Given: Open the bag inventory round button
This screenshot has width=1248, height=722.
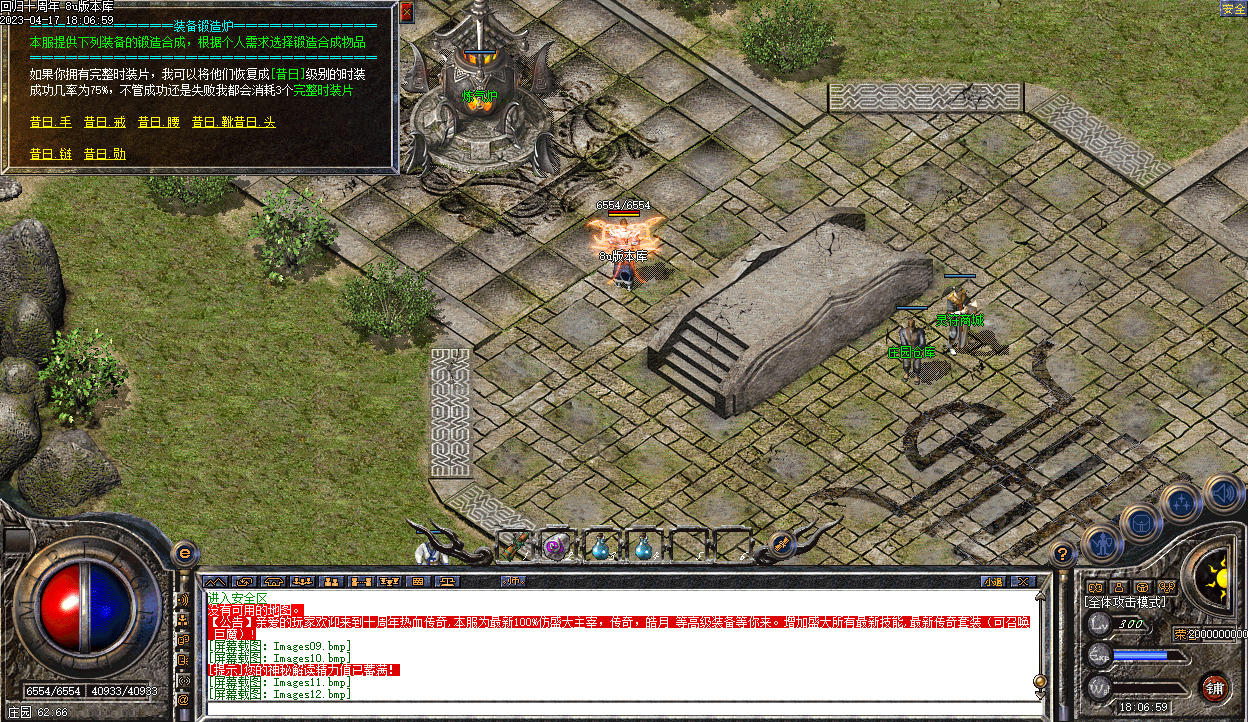Looking at the screenshot, I should [1141, 522].
